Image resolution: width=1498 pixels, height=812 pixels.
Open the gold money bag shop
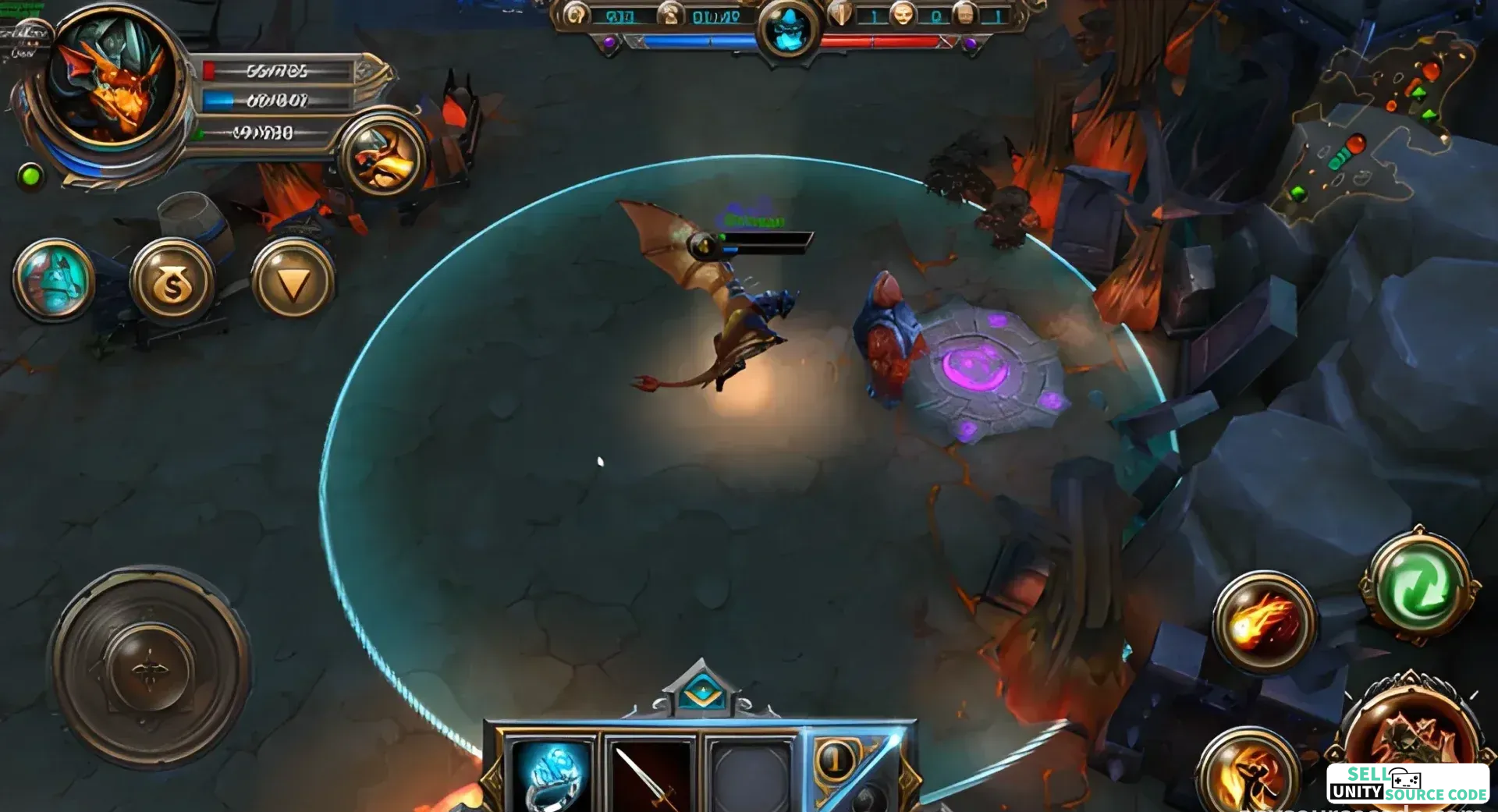click(172, 282)
